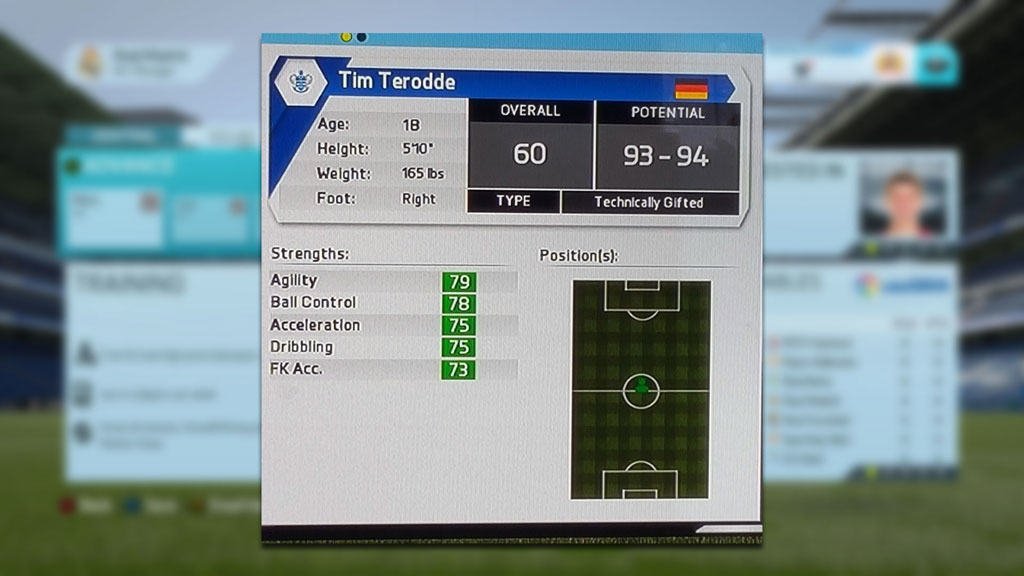
Task: Click the club crest beside Tim Terodde
Action: pos(300,81)
